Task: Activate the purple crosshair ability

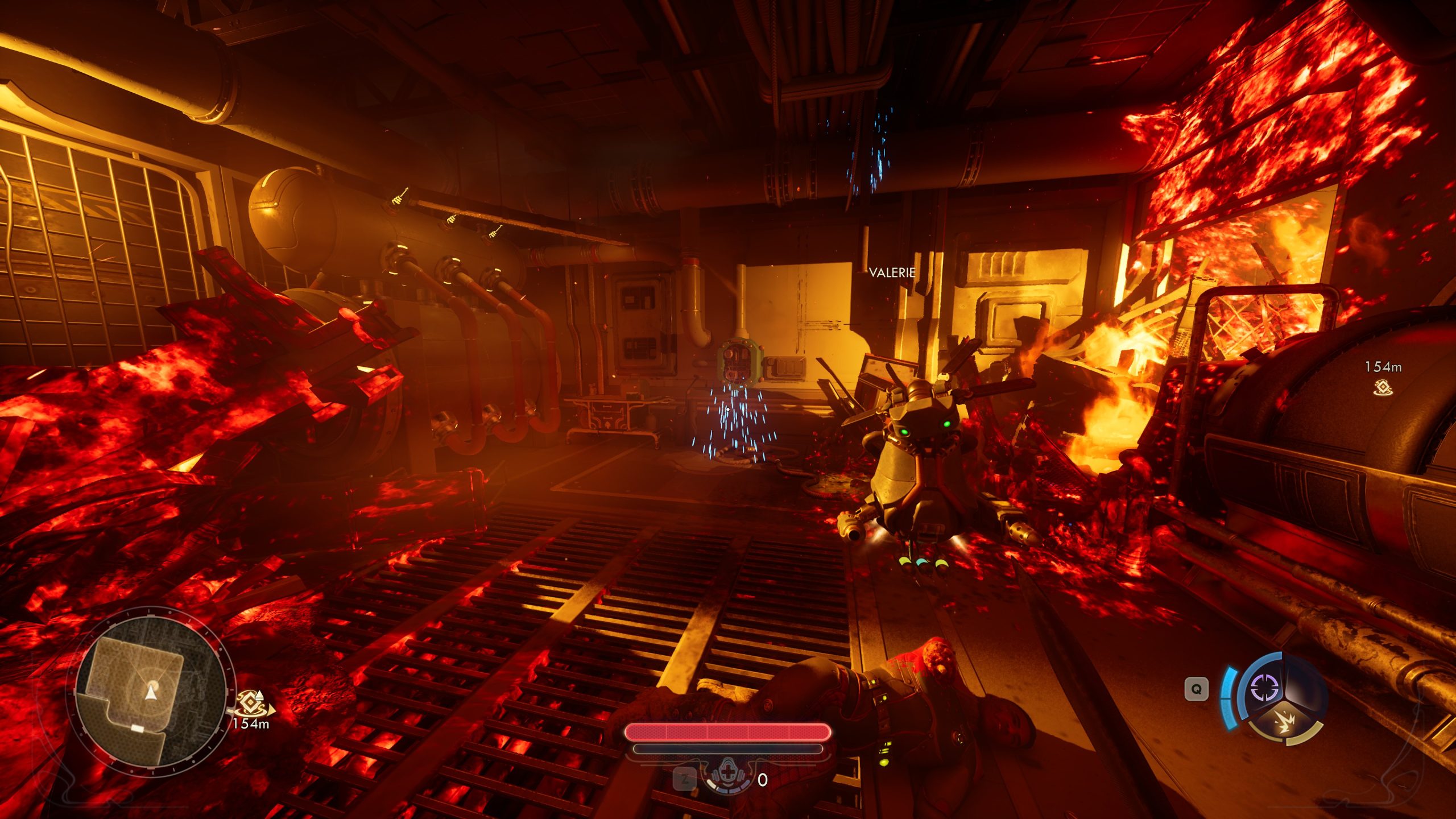Action: tap(1265, 688)
